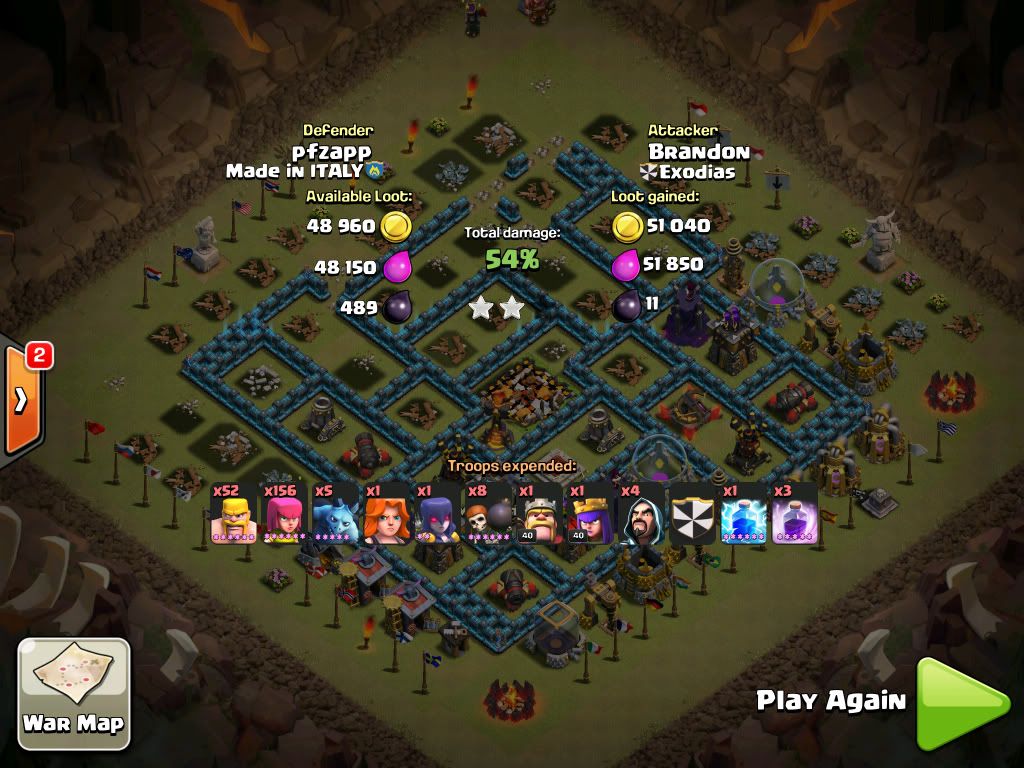Tap the clan castle shield icon
The height and width of the screenshot is (768, 1024).
tap(693, 516)
